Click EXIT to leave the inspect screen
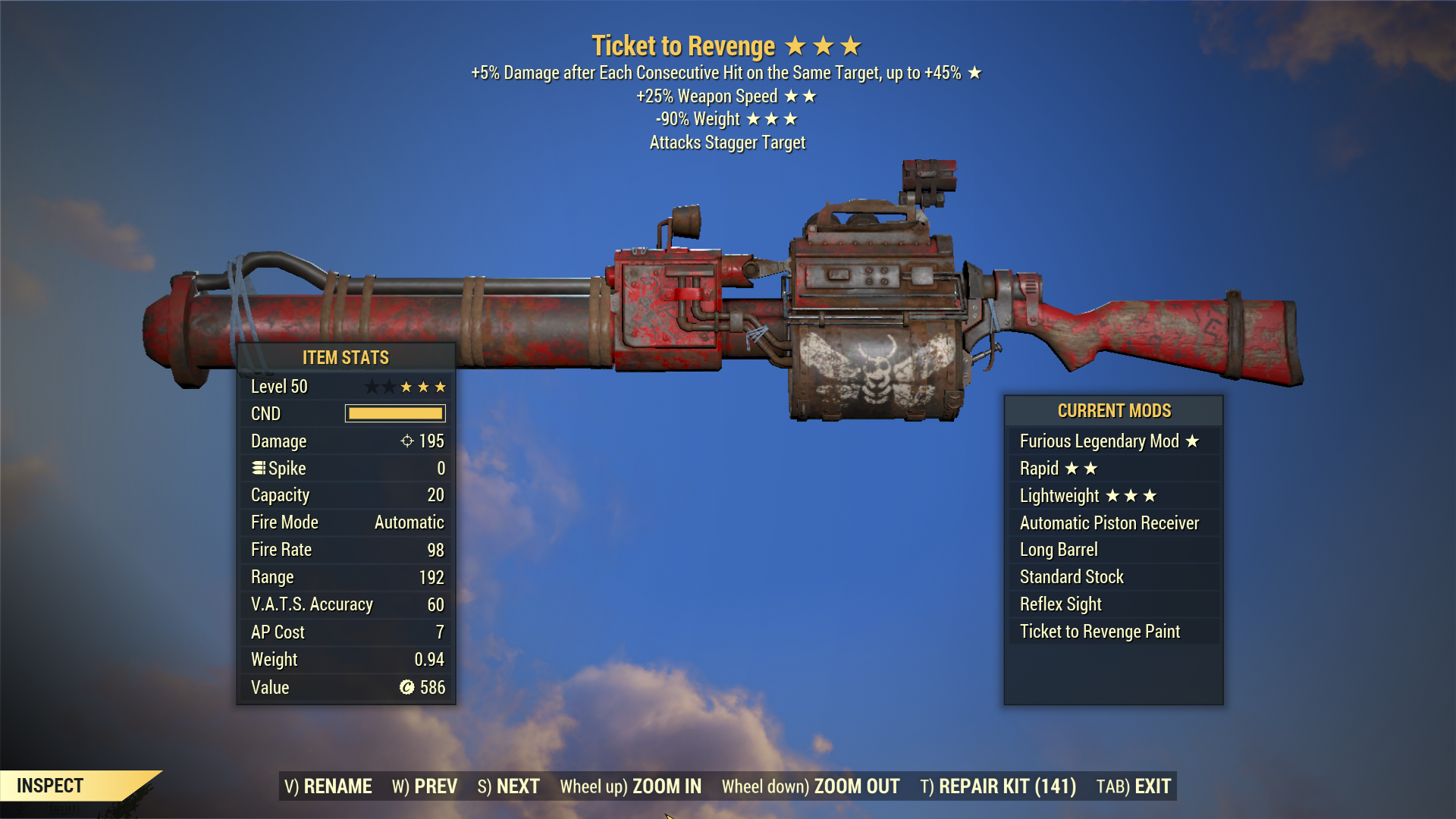 pyautogui.click(x=1134, y=786)
